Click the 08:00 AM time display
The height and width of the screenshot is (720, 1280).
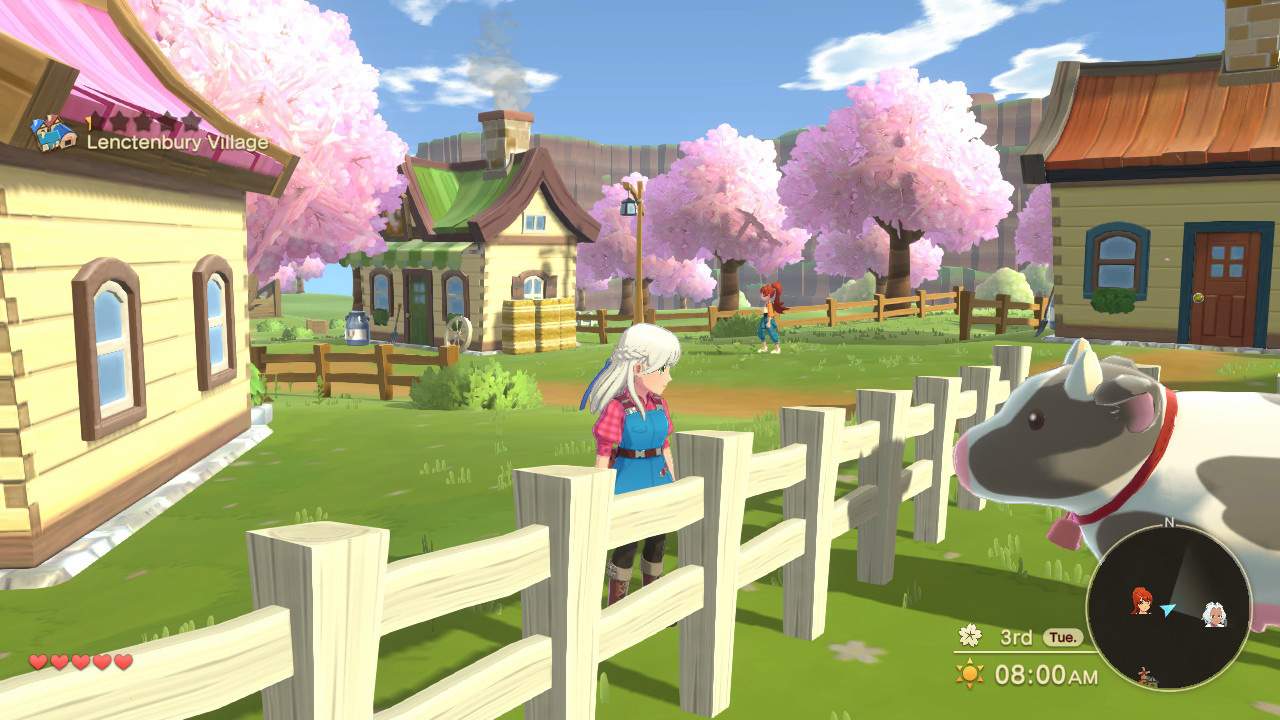point(1046,673)
